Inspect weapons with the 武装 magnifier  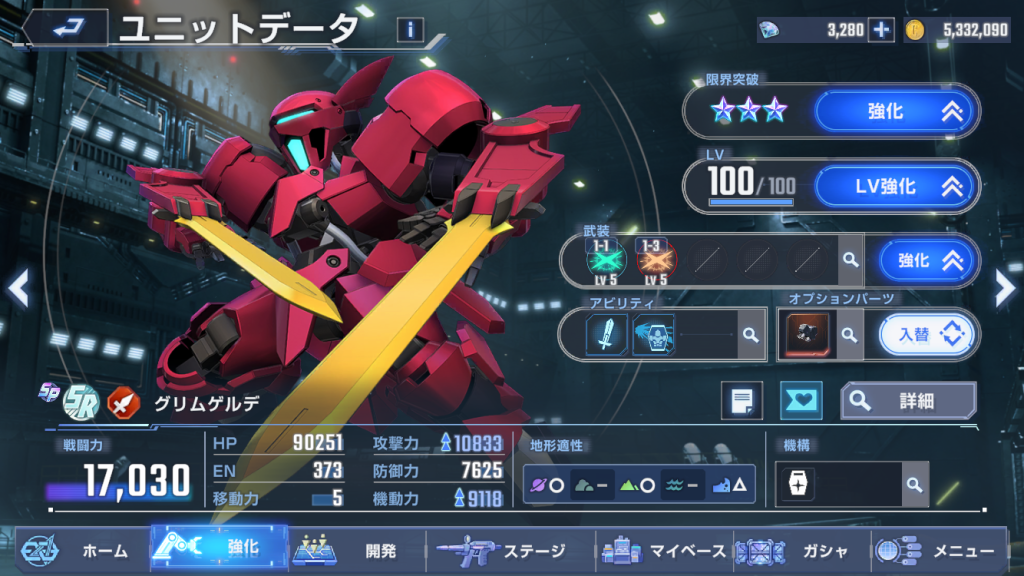[850, 261]
